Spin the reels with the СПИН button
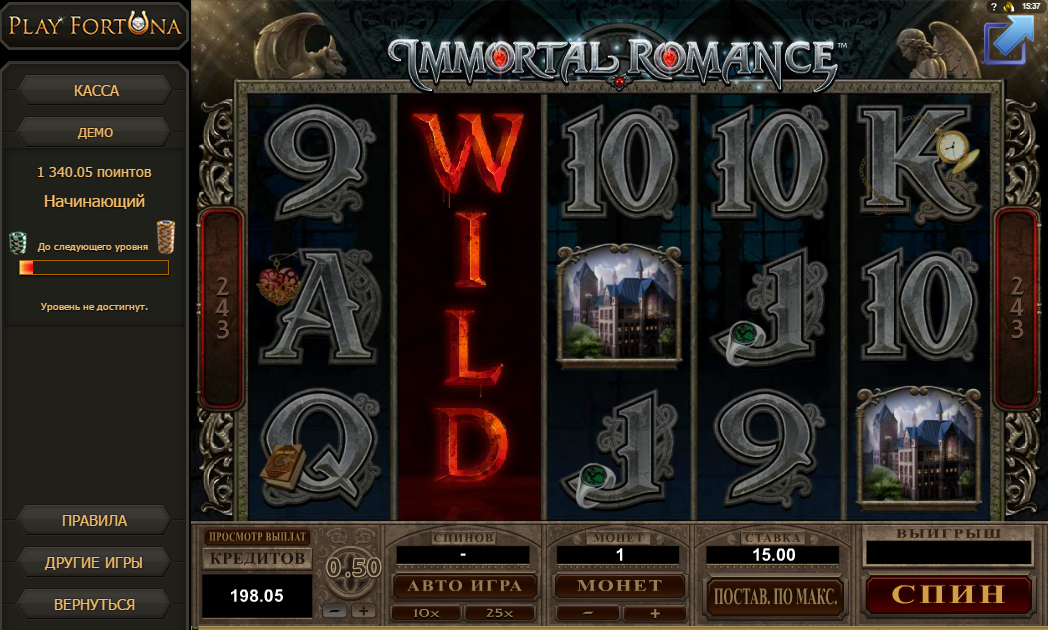1048x630 pixels. tap(947, 594)
